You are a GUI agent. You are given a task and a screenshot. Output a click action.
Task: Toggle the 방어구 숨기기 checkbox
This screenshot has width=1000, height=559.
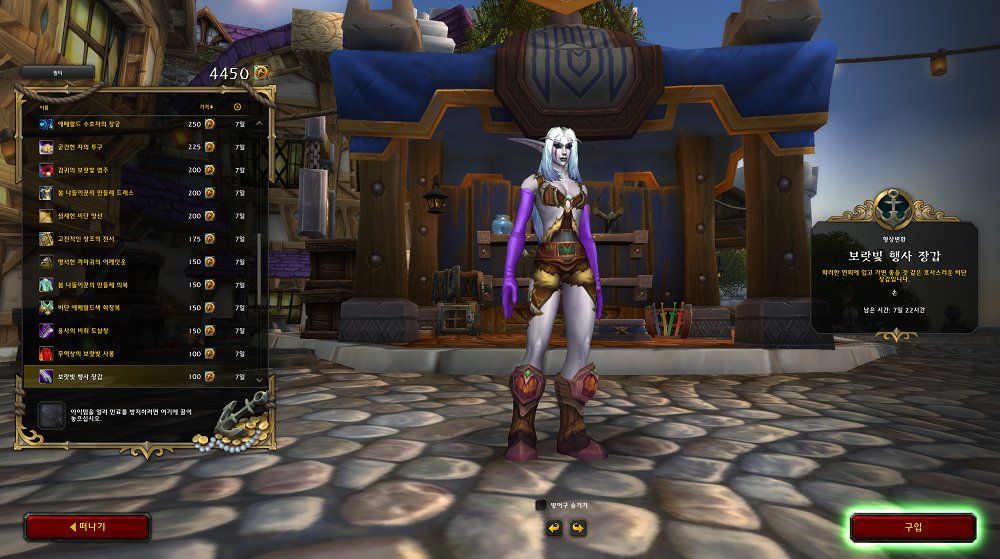[541, 505]
